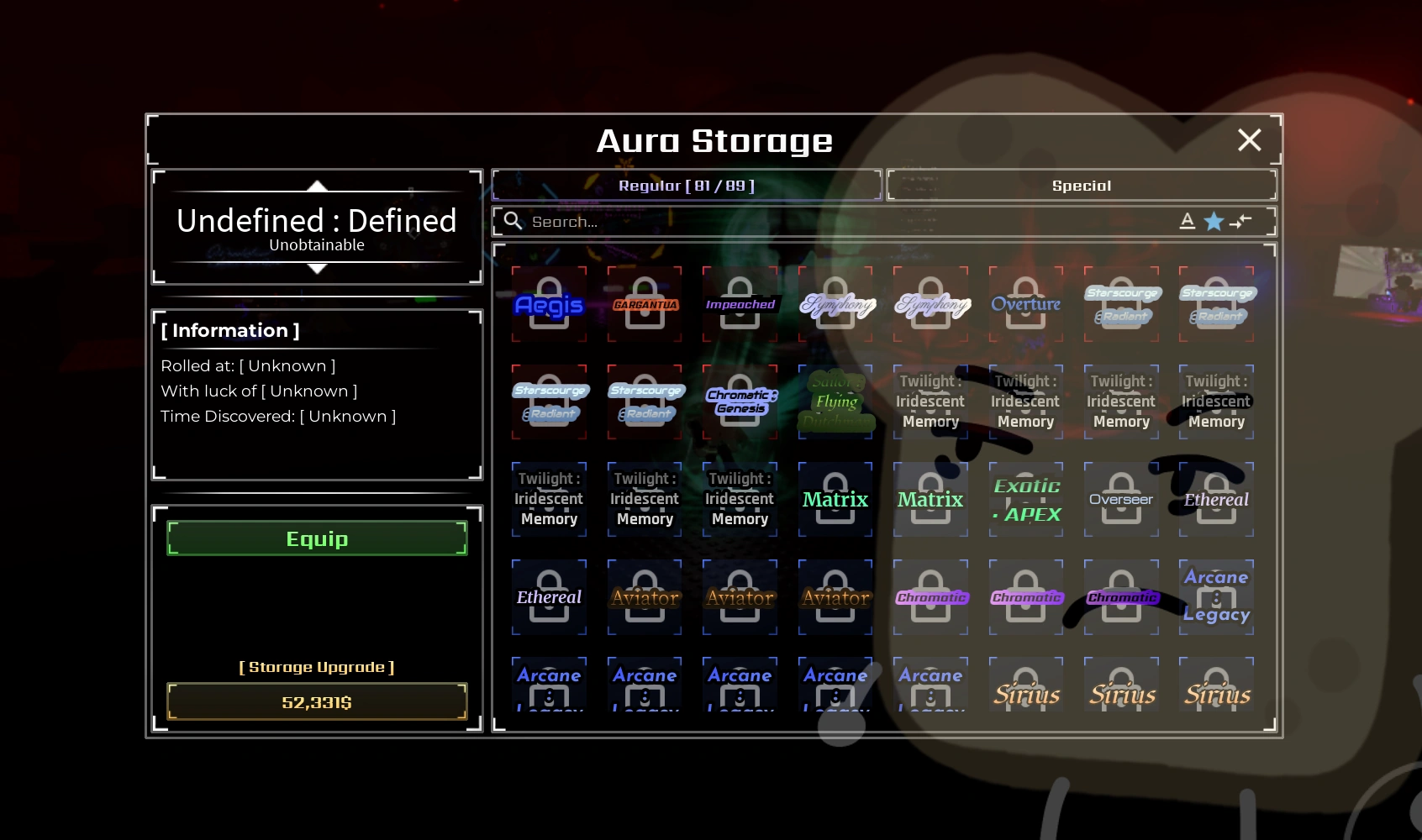Open the Impeached aura details
The width and height of the screenshot is (1422, 840).
click(740, 304)
